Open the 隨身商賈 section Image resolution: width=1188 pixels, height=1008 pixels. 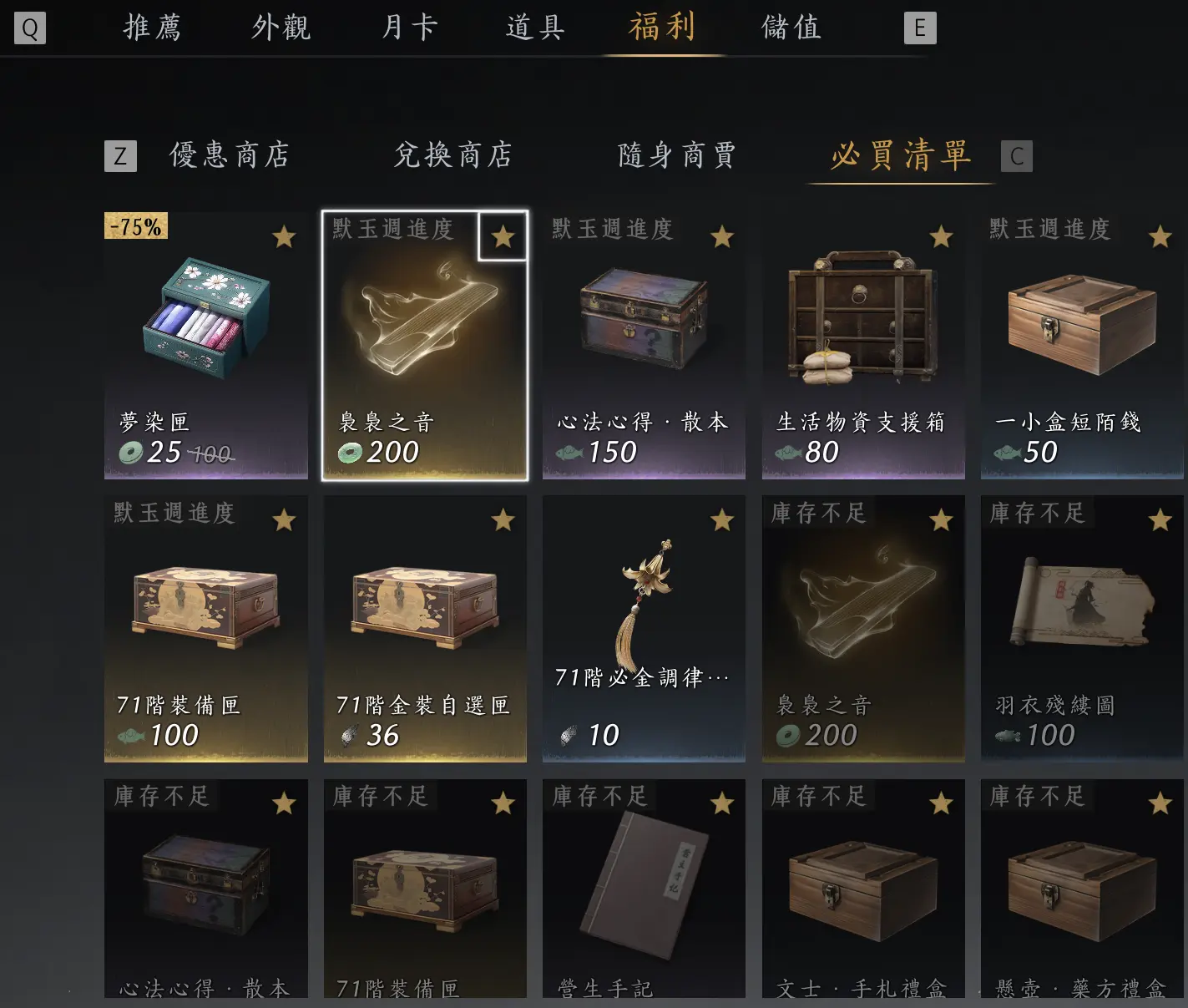676,155
